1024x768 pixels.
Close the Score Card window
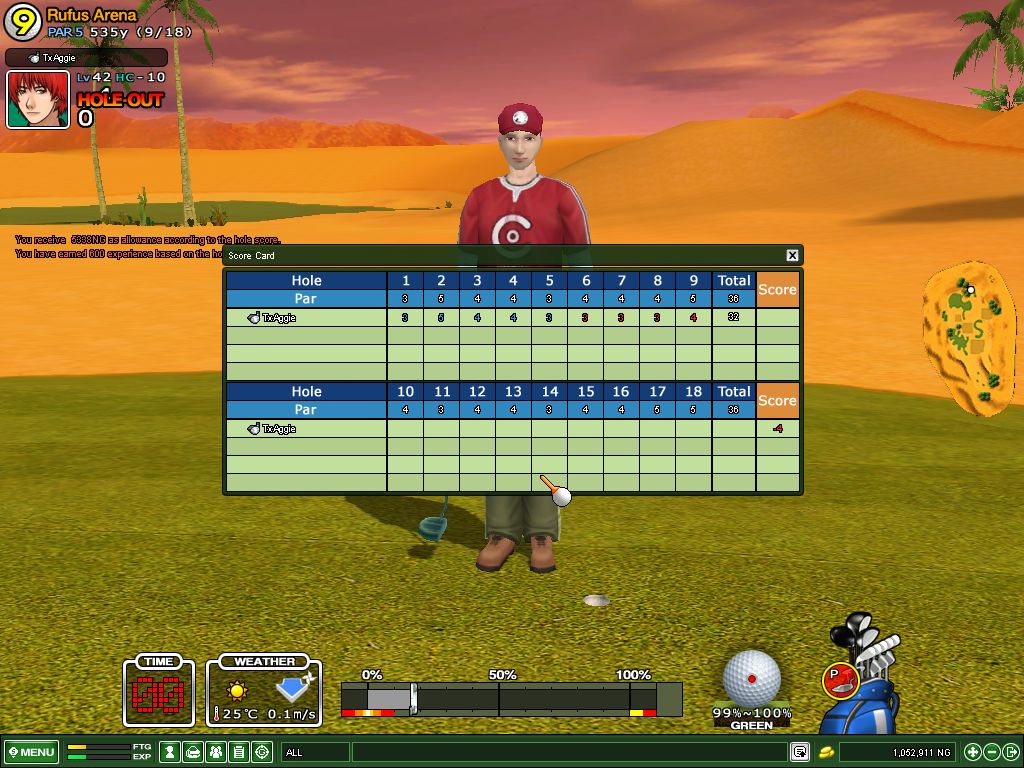point(792,256)
